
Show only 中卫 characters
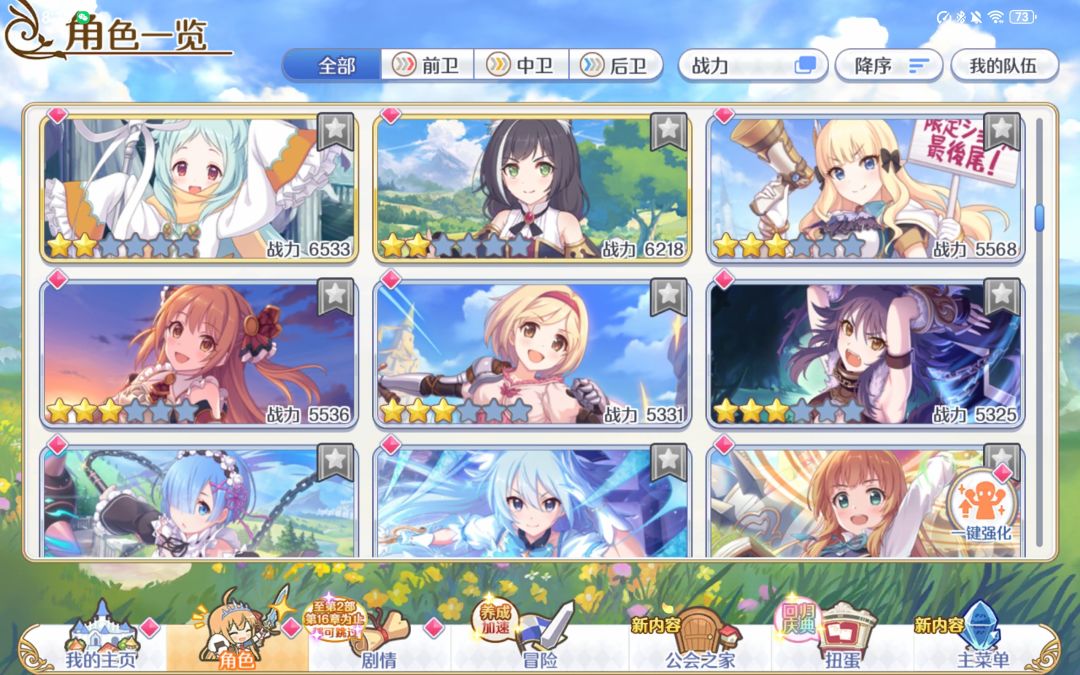pos(522,66)
